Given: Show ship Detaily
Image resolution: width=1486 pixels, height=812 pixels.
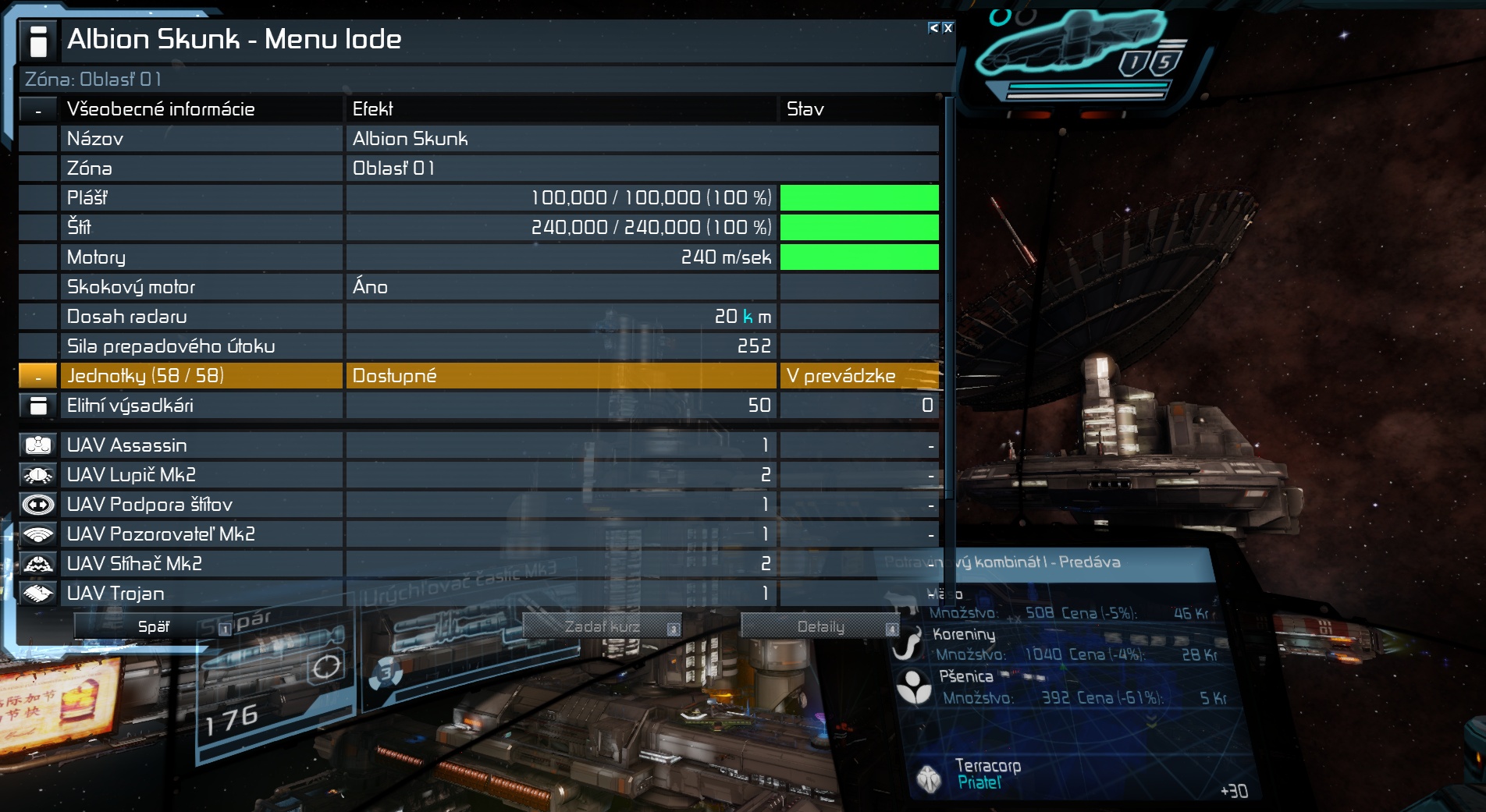Looking at the screenshot, I should pyautogui.click(x=820, y=626).
